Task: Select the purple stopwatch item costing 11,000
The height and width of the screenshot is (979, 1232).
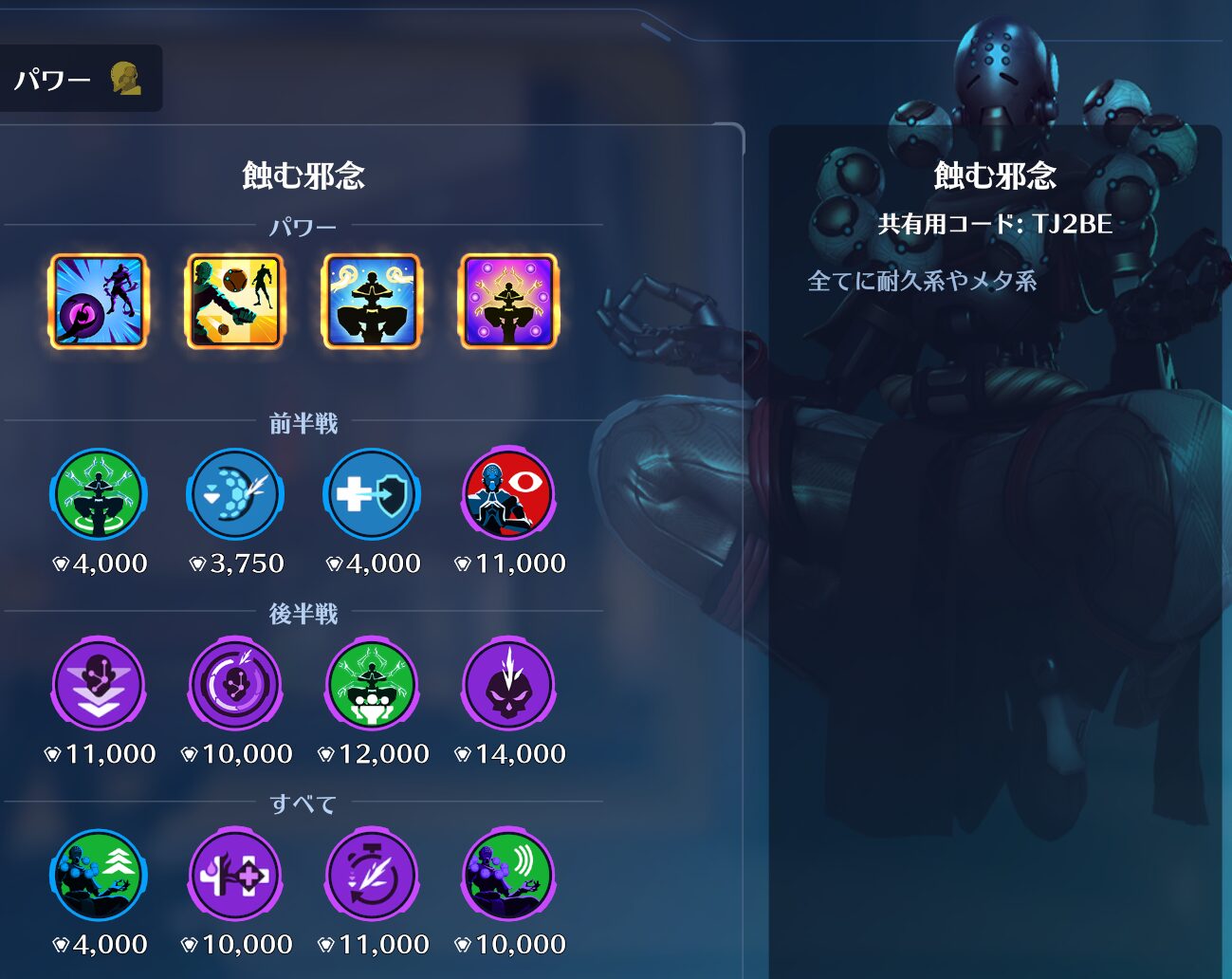Action: coord(372,876)
